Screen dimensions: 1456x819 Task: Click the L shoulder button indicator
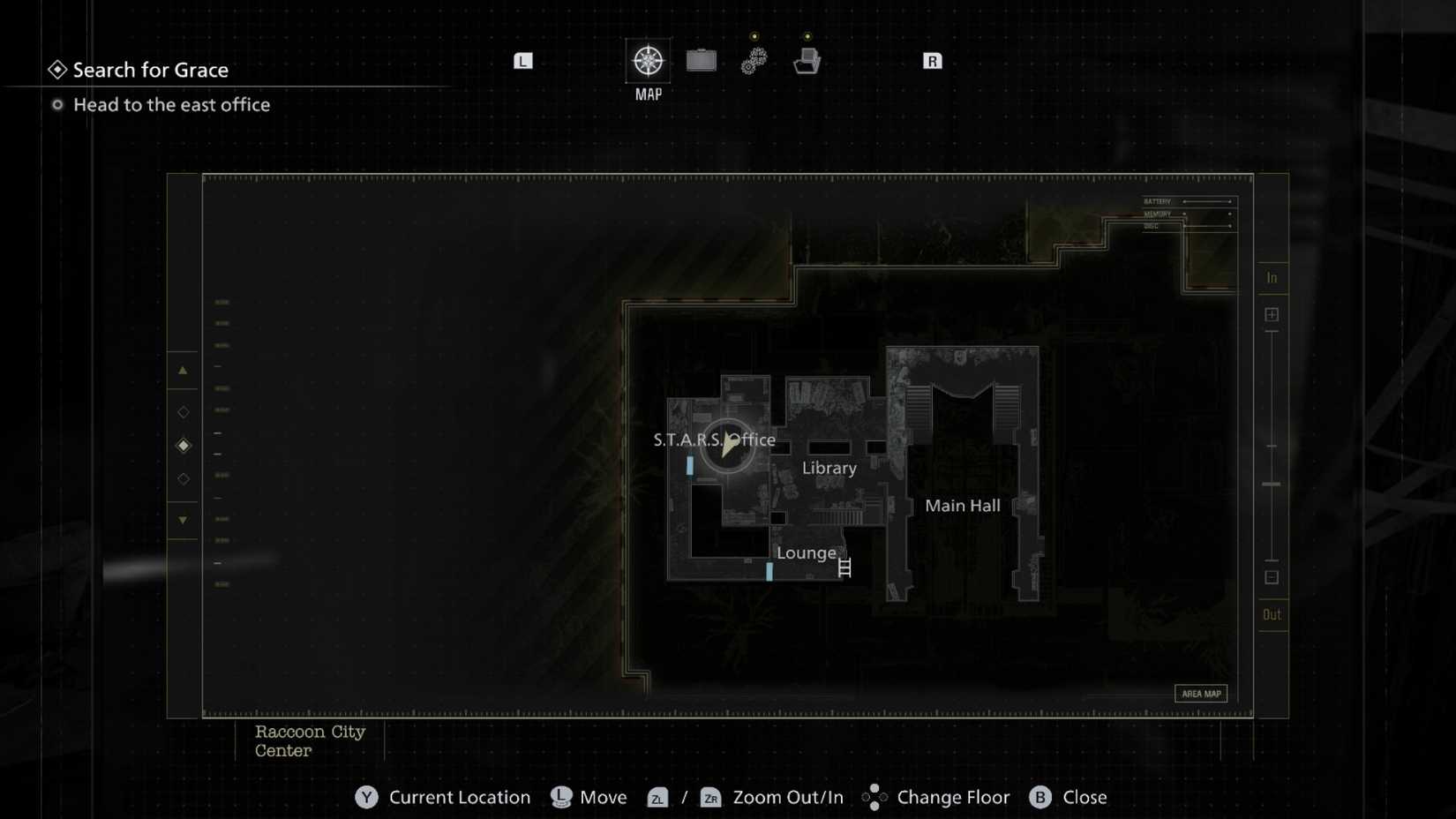(523, 60)
